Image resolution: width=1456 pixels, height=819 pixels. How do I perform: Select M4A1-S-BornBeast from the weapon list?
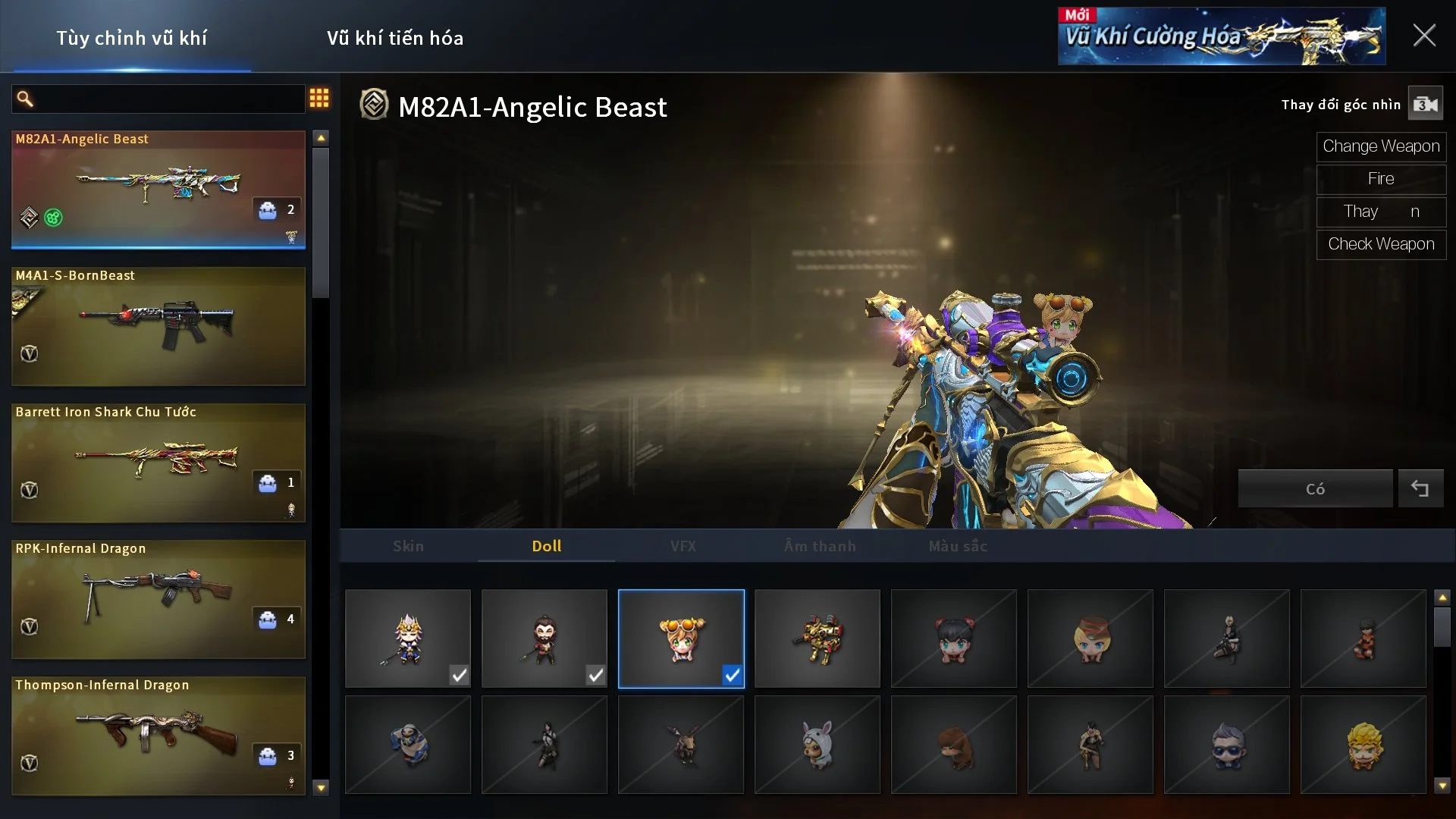(x=158, y=326)
